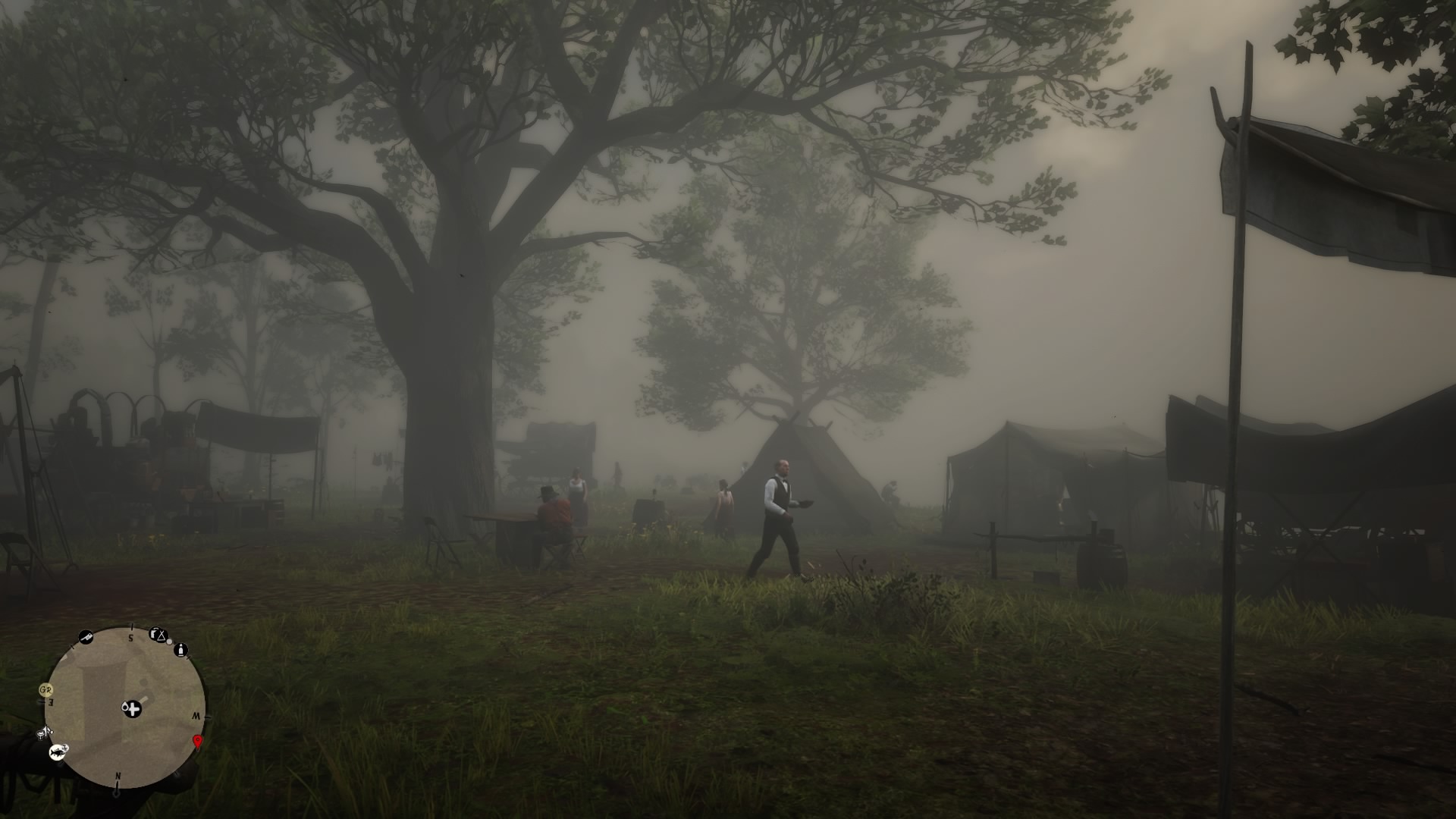This screenshot has height=819, width=1456.
Task: Click the E compass letter on the minimap
Action: pos(51,701)
